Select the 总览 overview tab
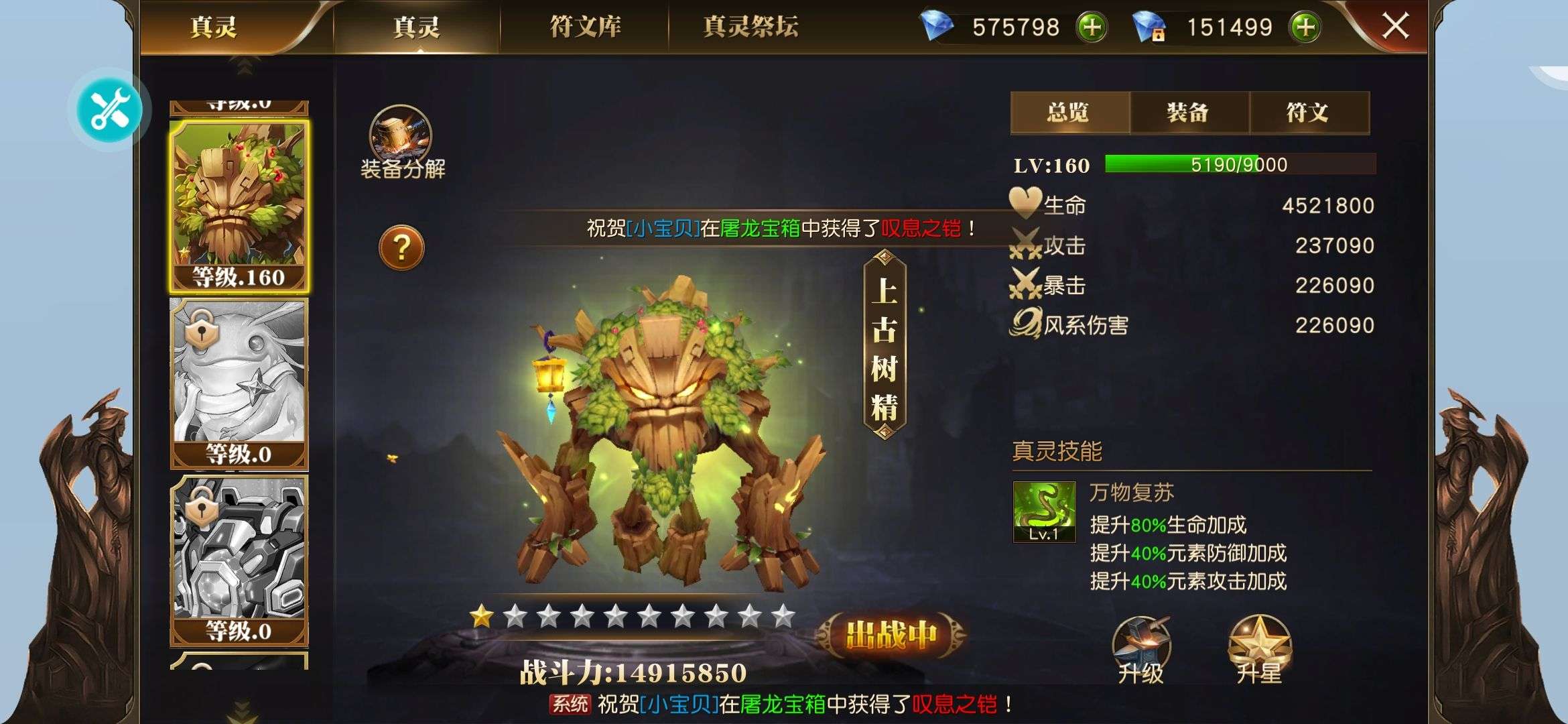 [x=1069, y=113]
